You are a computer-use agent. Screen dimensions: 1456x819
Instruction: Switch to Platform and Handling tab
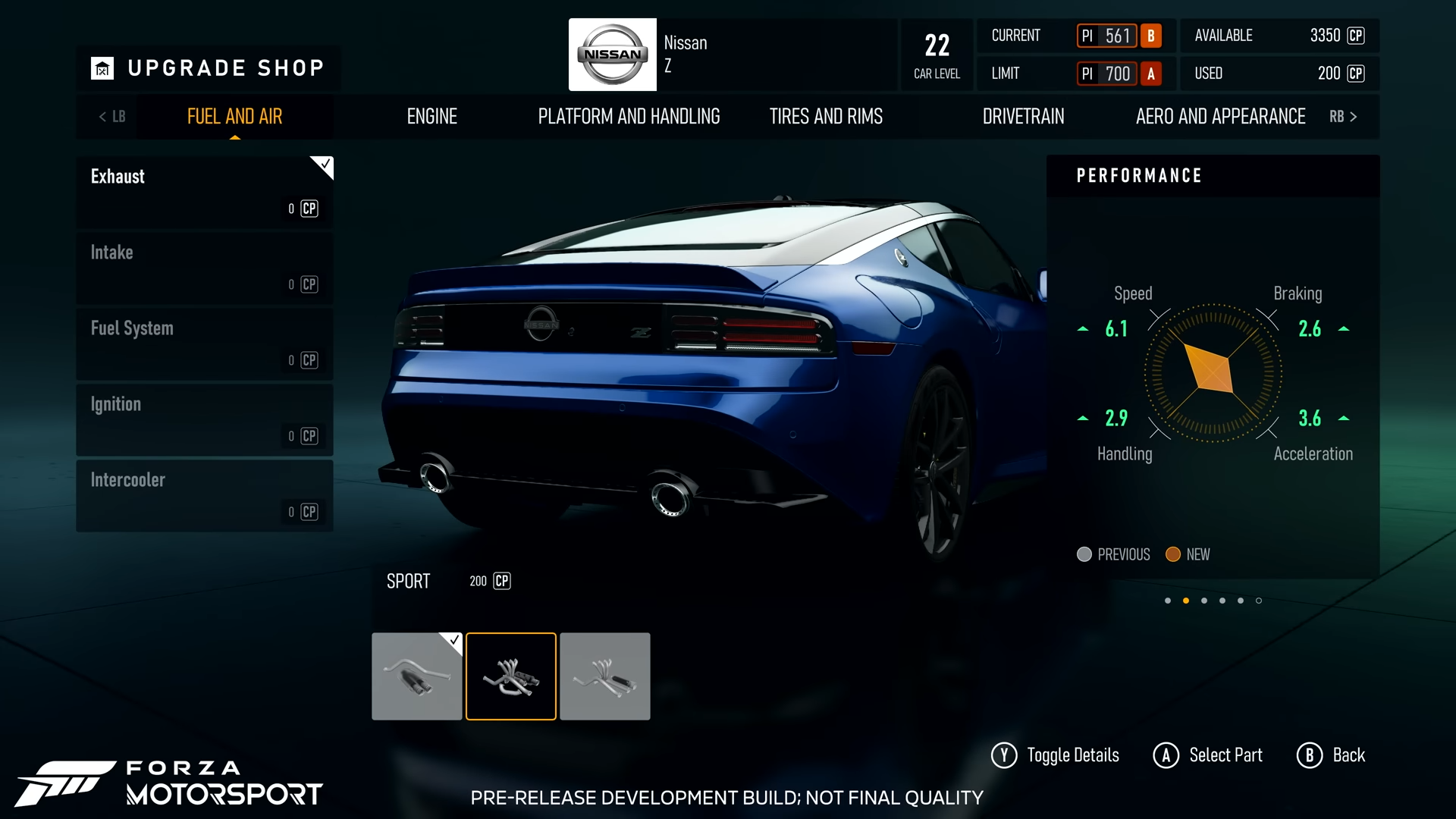click(x=629, y=116)
